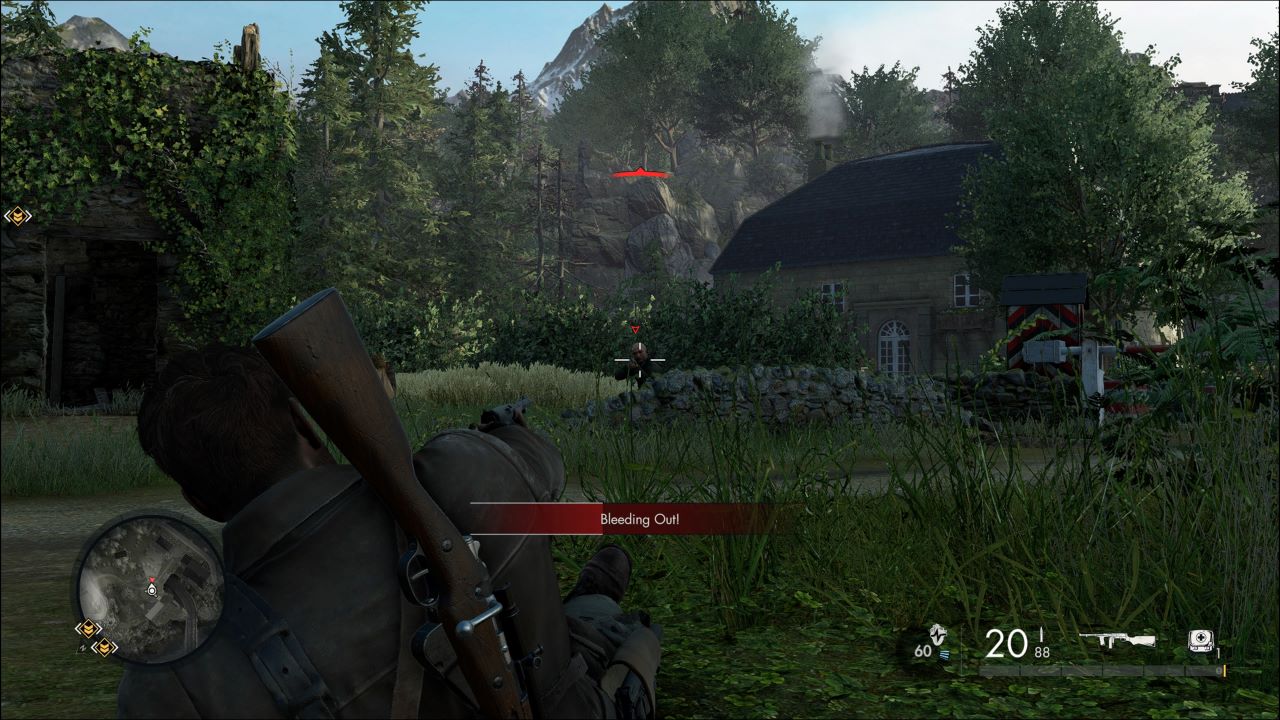Click the red enemy marker on the minimap
The width and height of the screenshot is (1280, 720).
tap(151, 580)
